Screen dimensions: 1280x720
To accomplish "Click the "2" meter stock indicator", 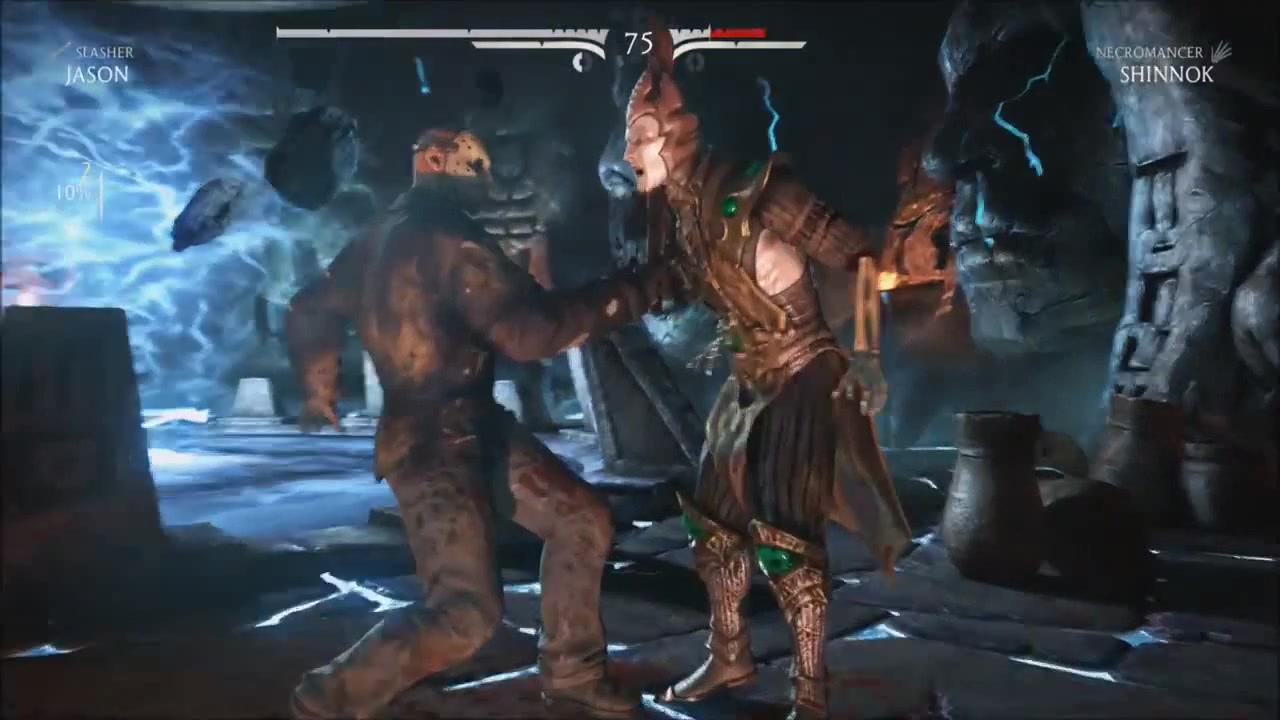I will coord(88,170).
